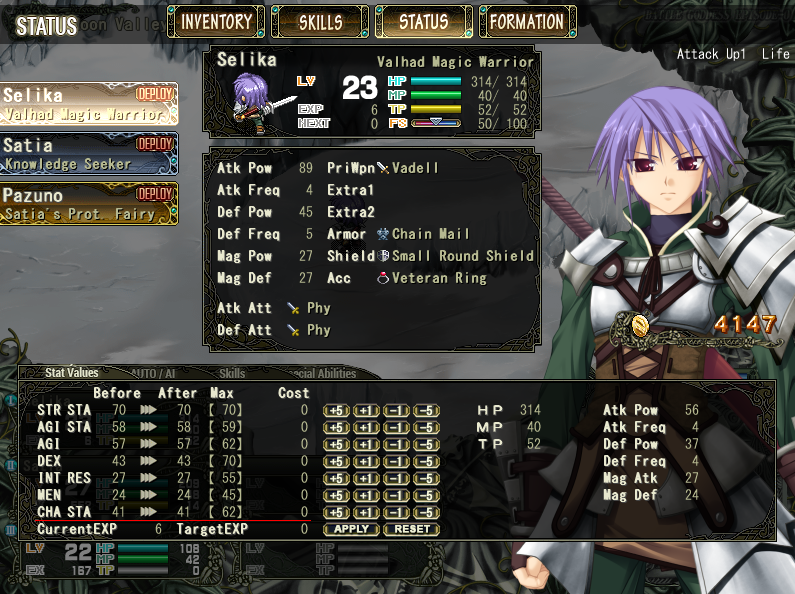
Task: Open the FORMATION menu
Action: 527,21
